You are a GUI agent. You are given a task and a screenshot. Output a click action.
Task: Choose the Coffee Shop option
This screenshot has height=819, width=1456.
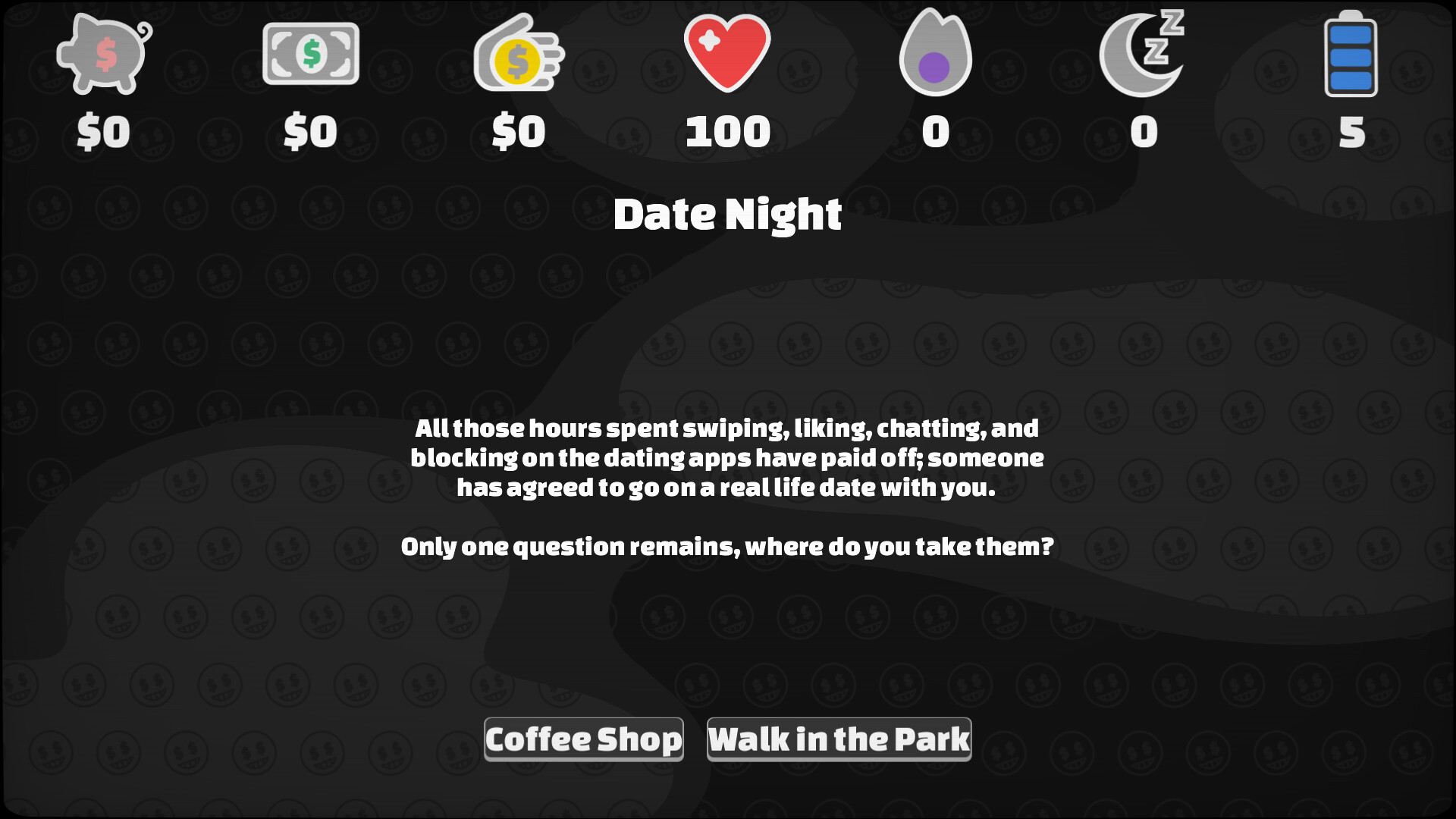(584, 738)
